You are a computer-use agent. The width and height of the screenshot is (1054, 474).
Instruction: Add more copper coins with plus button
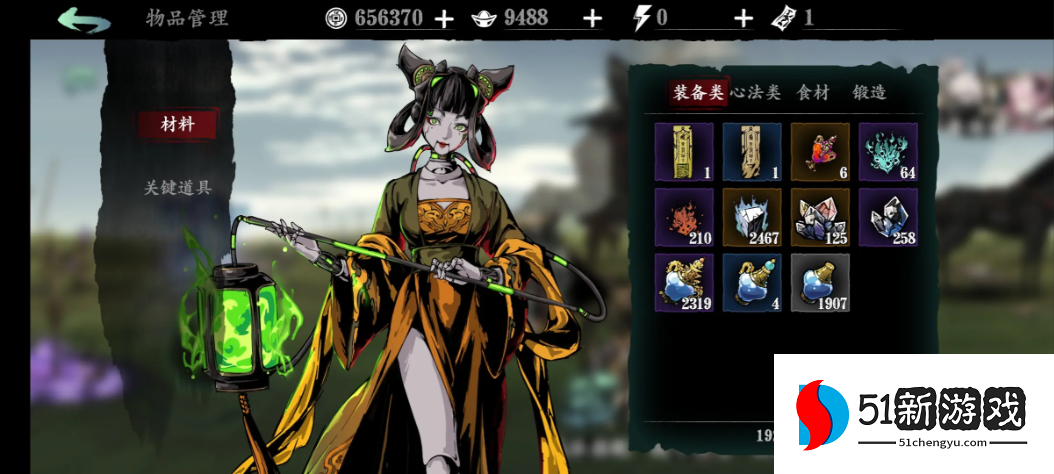[x=444, y=18]
